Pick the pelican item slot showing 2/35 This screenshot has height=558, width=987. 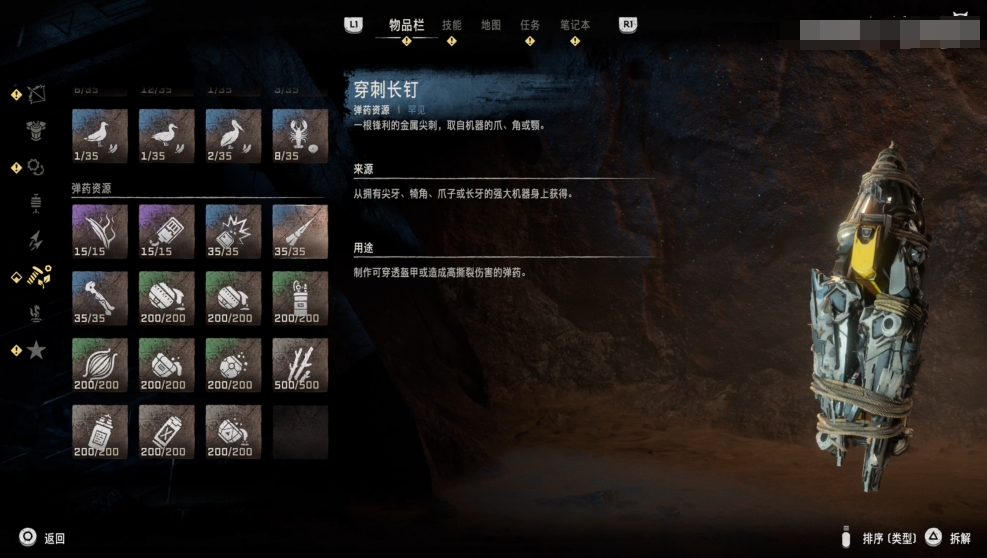tap(233, 136)
